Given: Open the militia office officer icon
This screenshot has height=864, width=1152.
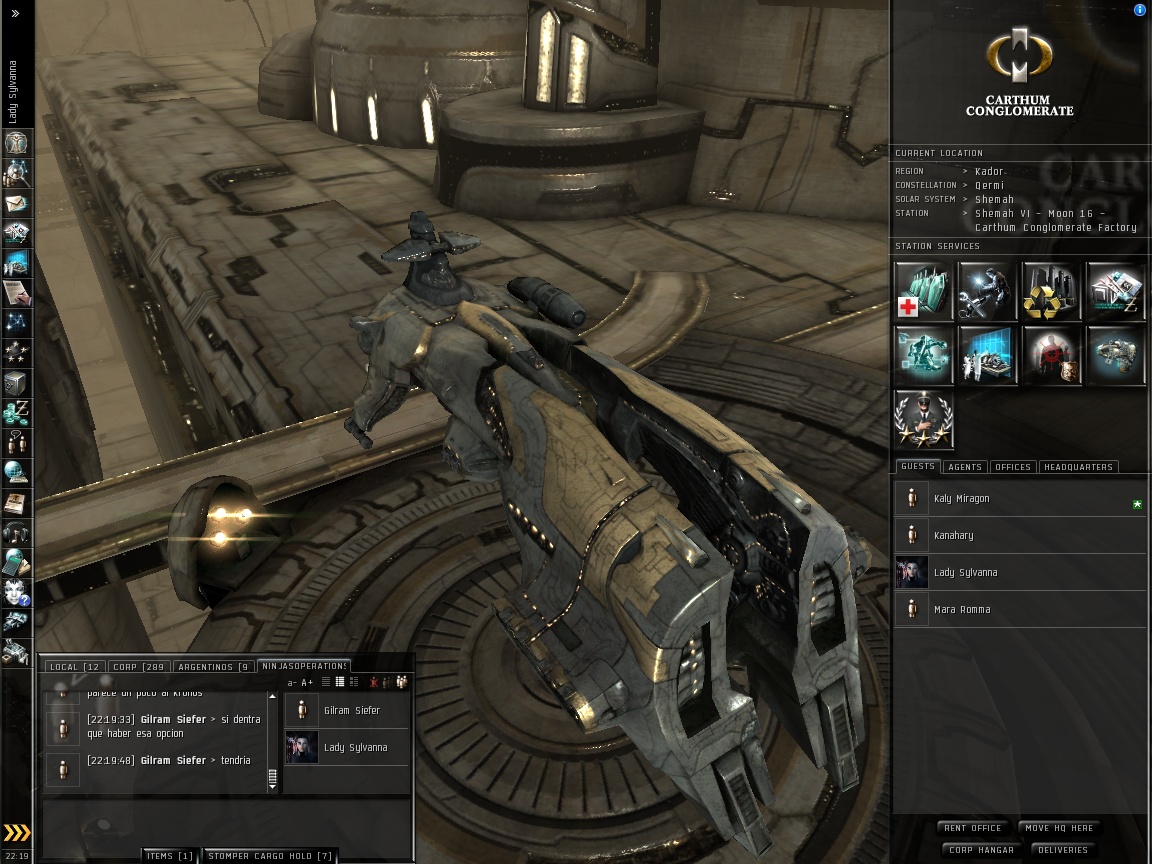Looking at the screenshot, I should (923, 419).
